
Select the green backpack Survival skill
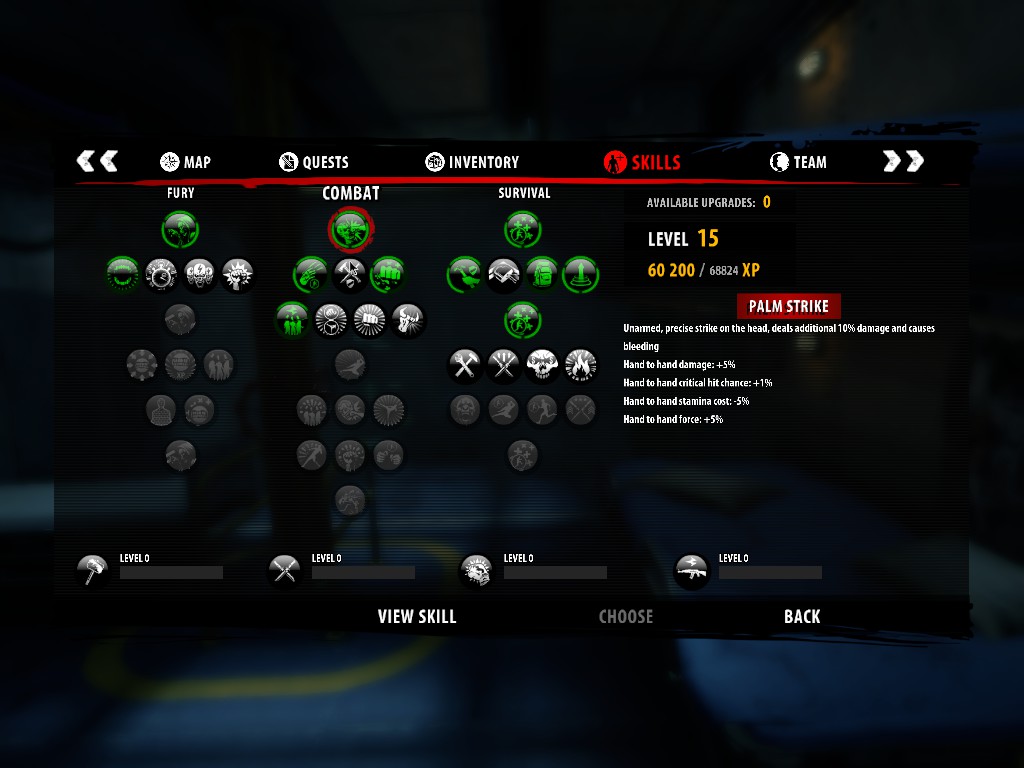(x=541, y=273)
